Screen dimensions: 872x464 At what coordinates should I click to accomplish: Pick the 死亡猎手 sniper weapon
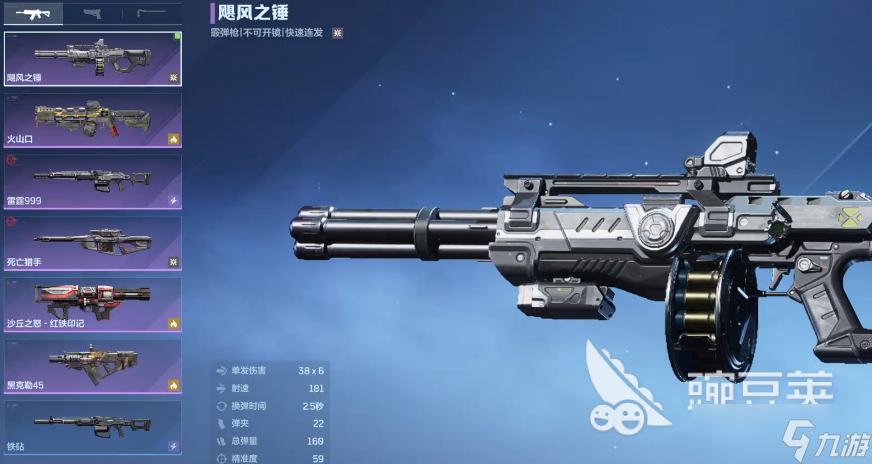(x=93, y=243)
